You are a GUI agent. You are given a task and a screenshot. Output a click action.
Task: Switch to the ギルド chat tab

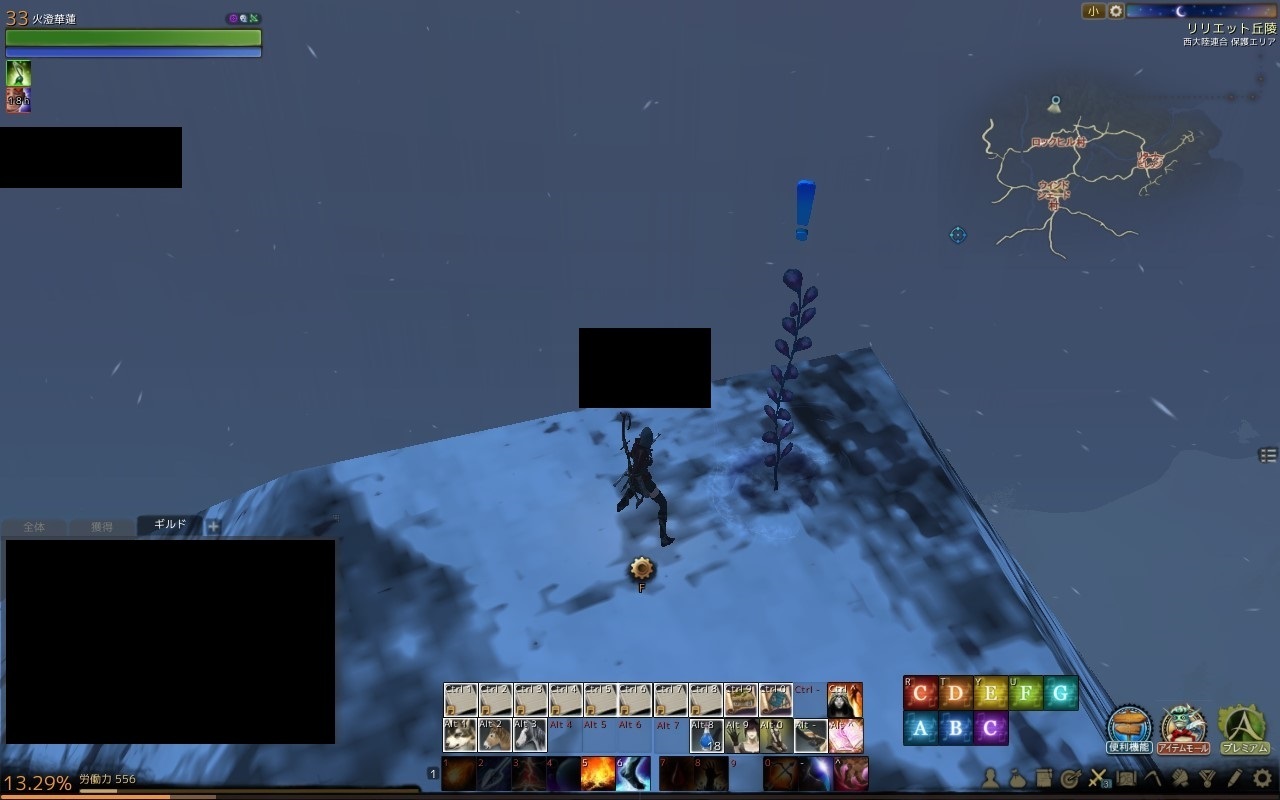pyautogui.click(x=169, y=525)
